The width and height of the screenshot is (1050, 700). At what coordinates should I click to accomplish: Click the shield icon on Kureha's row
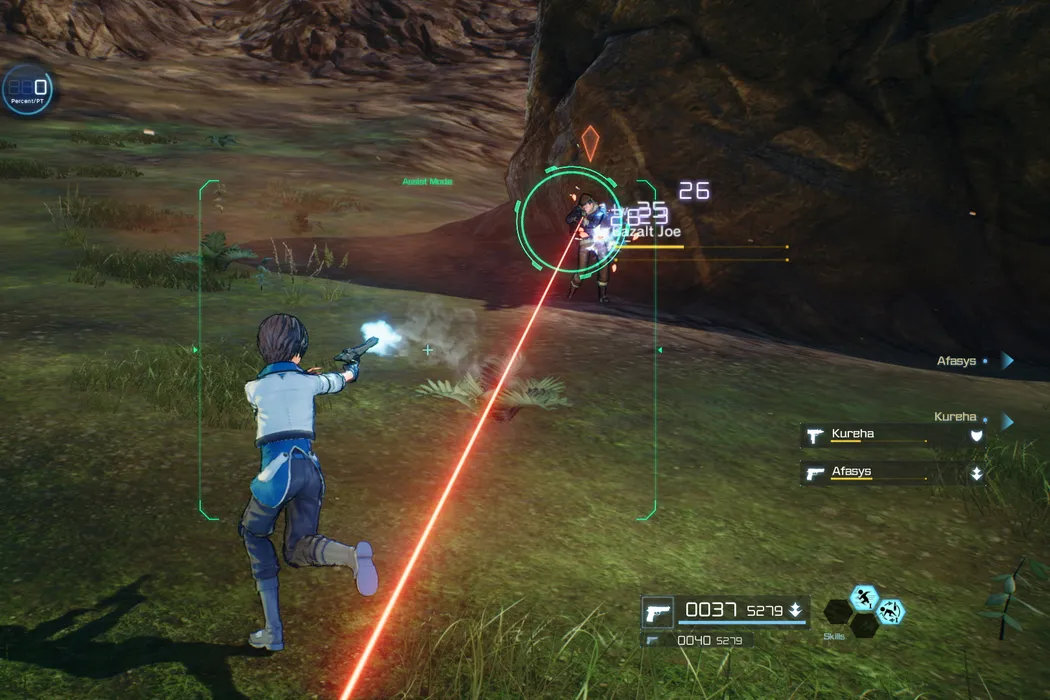pyautogui.click(x=976, y=435)
